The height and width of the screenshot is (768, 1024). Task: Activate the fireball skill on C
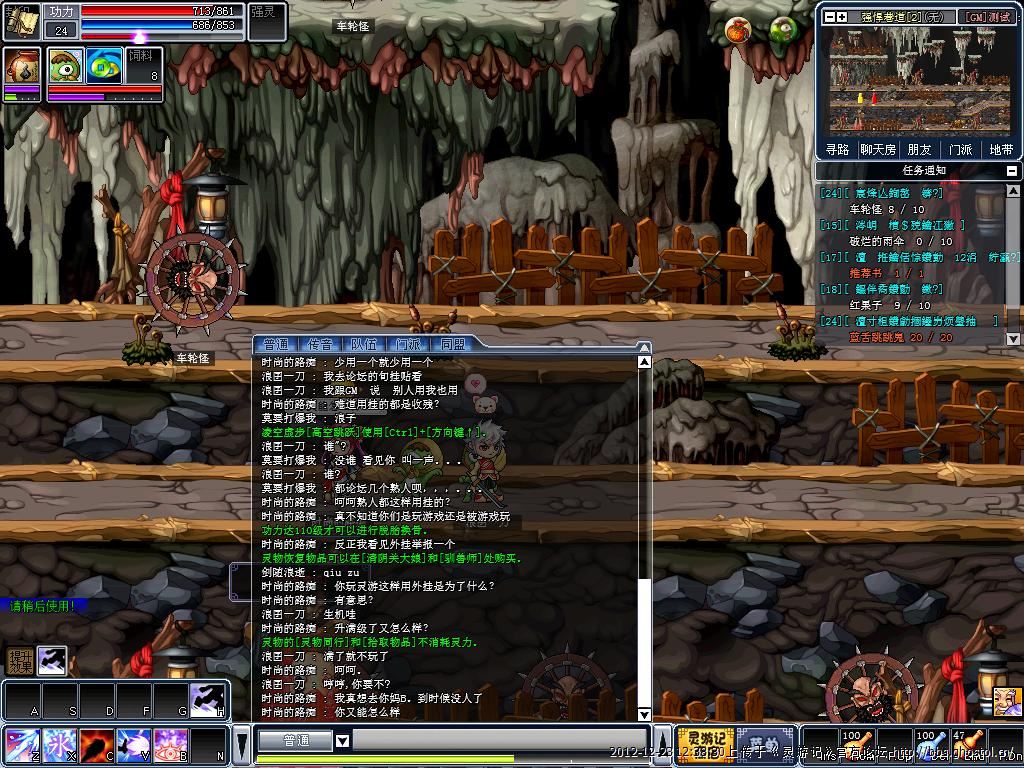click(95, 746)
